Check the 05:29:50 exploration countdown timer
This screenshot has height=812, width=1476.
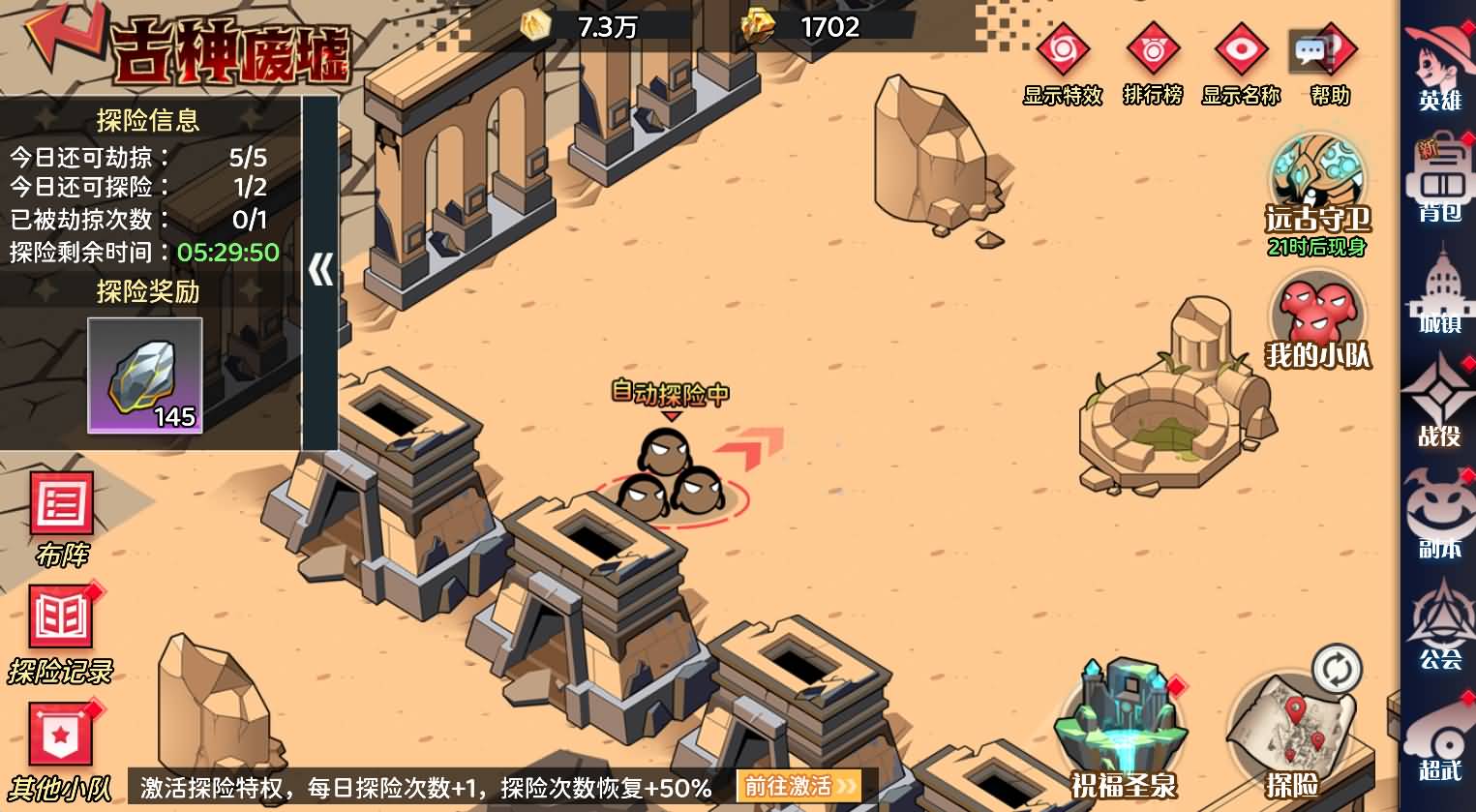[227, 252]
